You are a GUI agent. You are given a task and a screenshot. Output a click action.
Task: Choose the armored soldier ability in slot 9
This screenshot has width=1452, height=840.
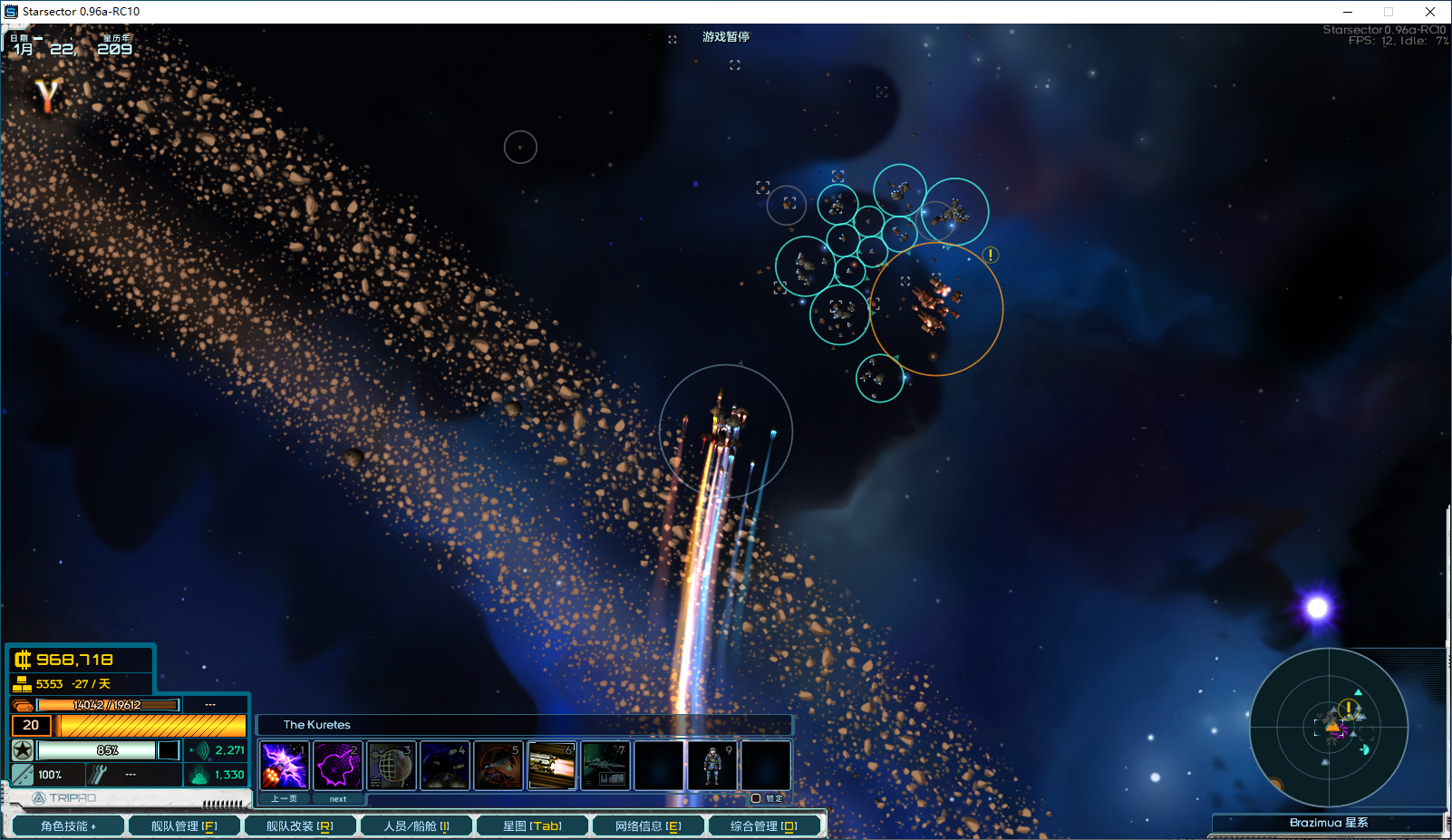(712, 765)
